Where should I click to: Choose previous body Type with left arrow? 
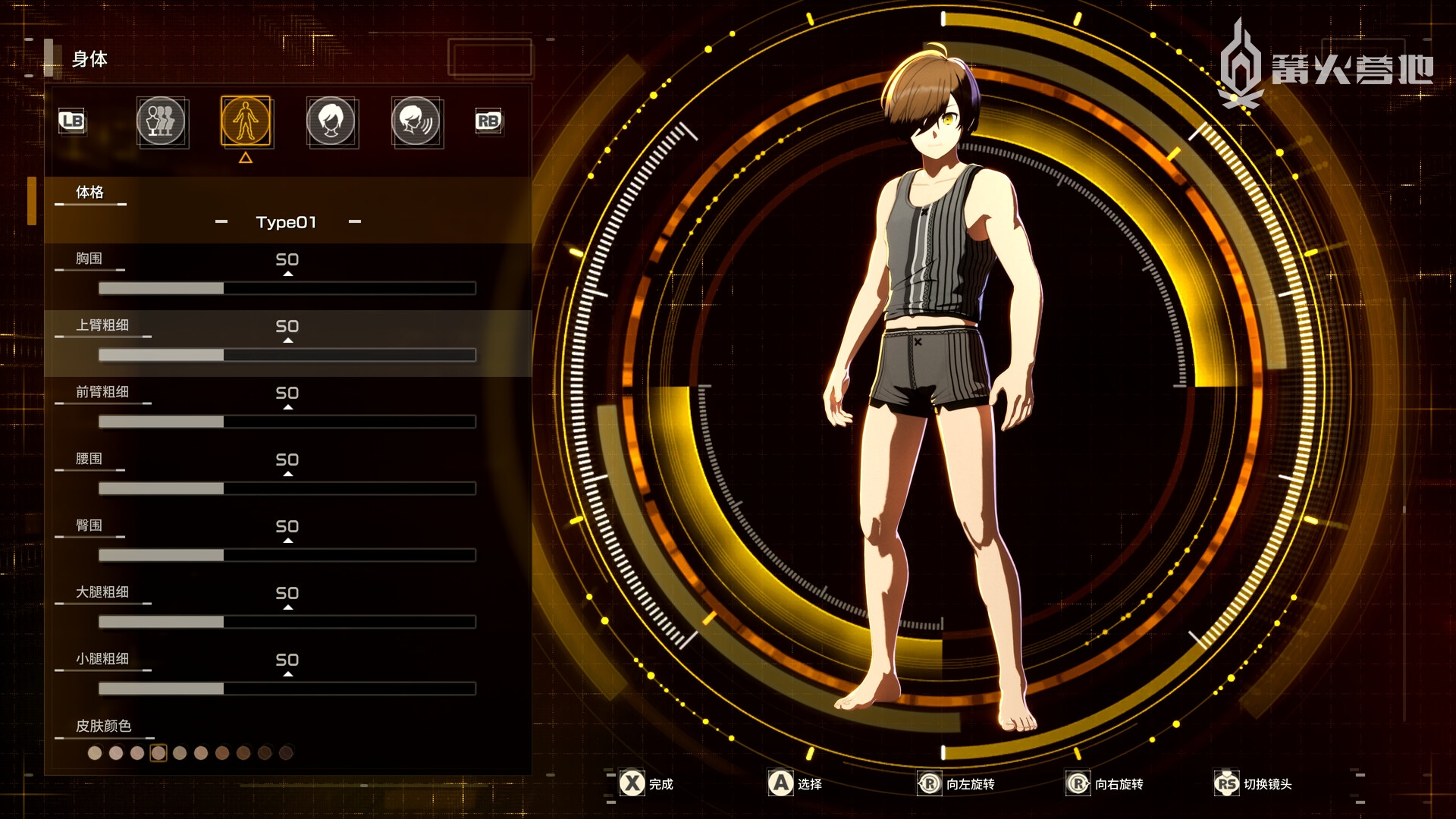[x=221, y=222]
